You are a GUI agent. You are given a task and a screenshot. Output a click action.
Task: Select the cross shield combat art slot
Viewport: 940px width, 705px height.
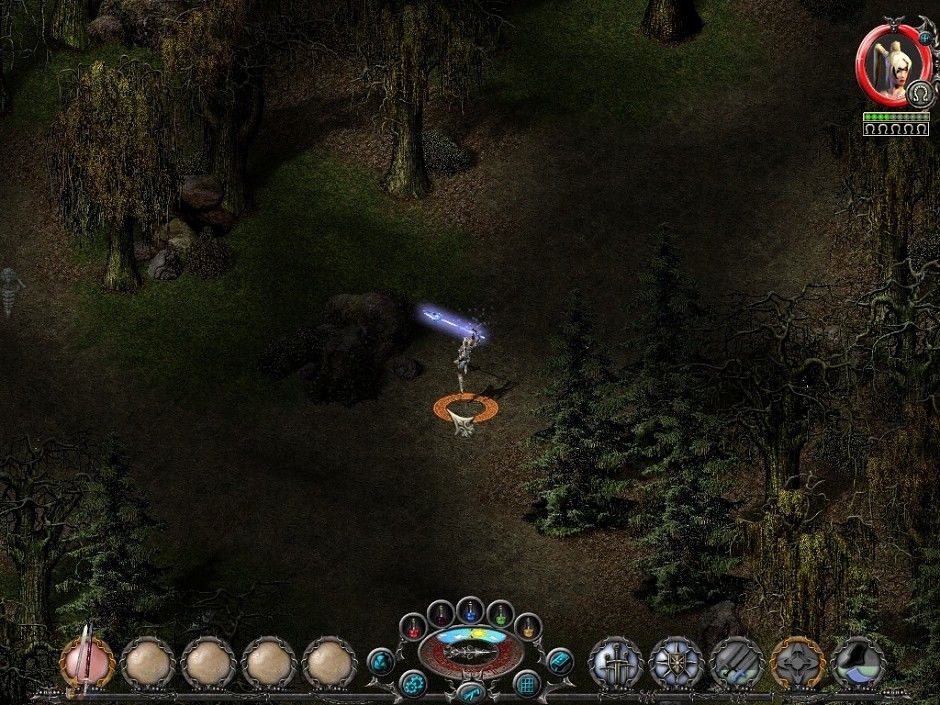click(x=676, y=661)
